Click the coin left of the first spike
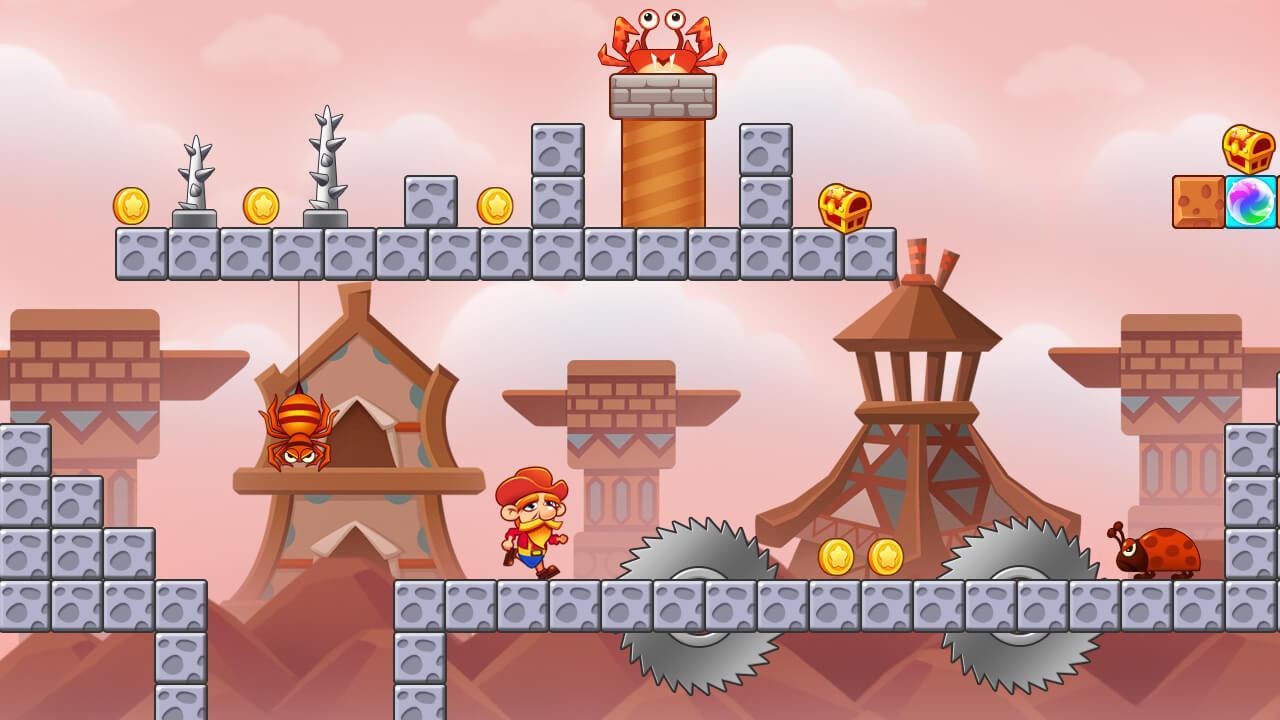Image resolution: width=1280 pixels, height=720 pixels. (x=131, y=207)
